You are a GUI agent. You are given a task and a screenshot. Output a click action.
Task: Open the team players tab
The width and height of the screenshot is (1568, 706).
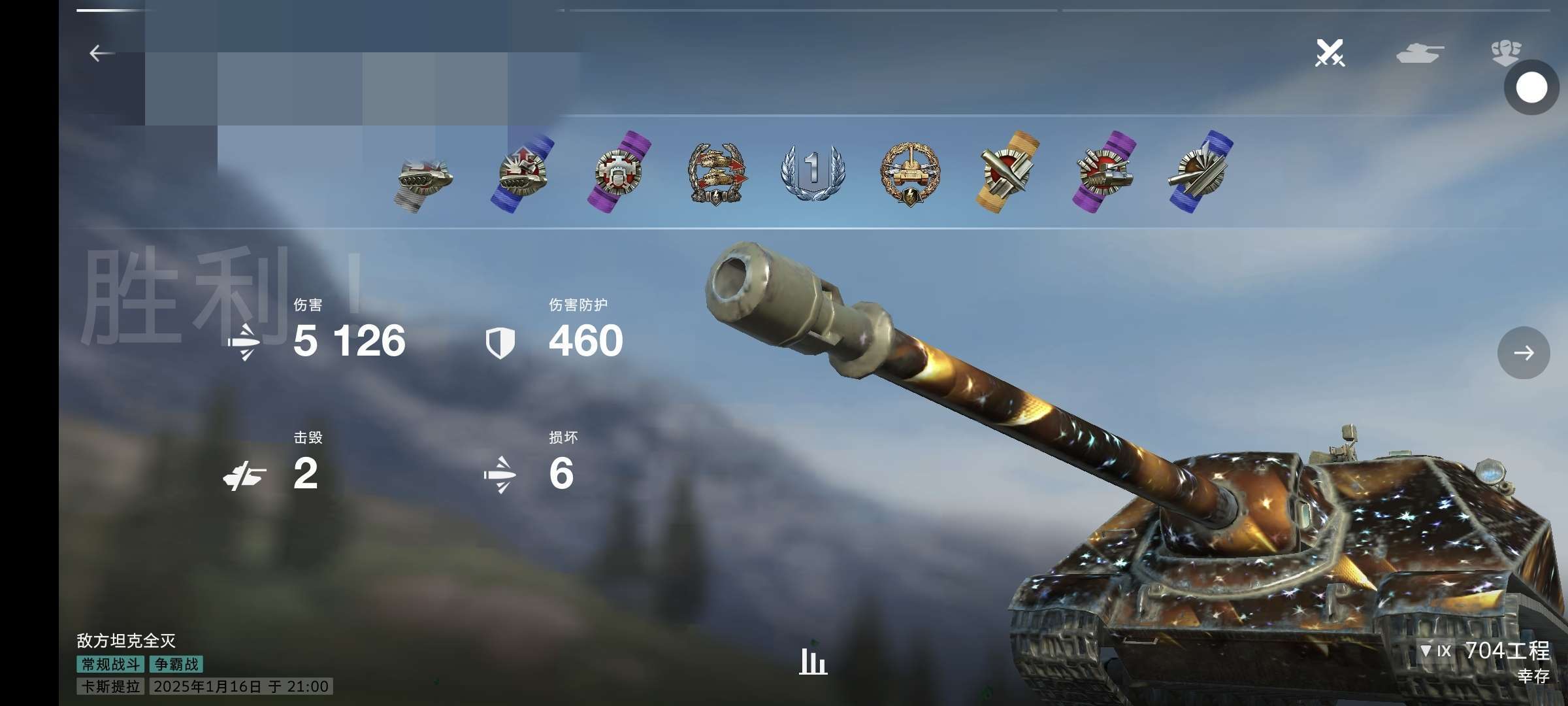pyautogui.click(x=1506, y=52)
